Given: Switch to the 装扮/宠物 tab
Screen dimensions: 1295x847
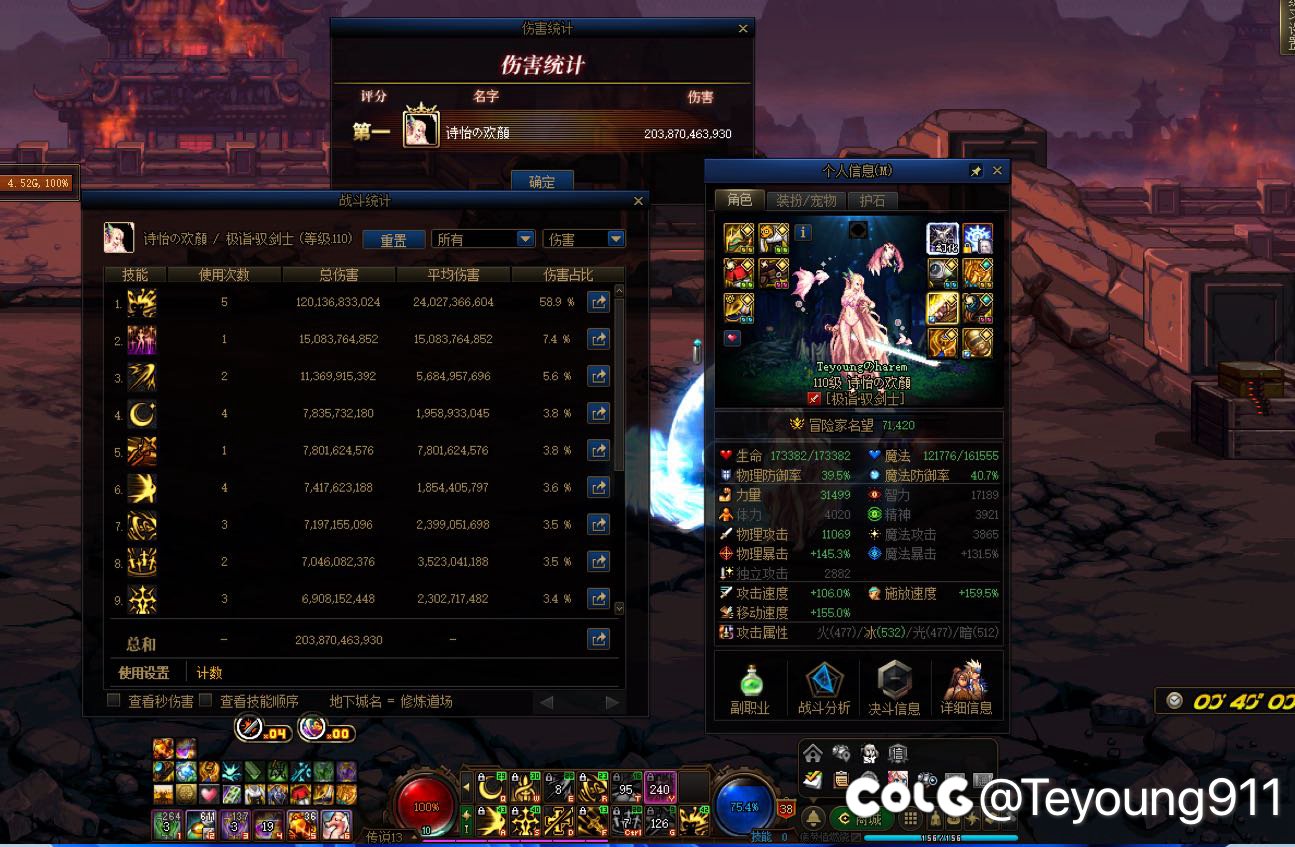Looking at the screenshot, I should click(806, 201).
